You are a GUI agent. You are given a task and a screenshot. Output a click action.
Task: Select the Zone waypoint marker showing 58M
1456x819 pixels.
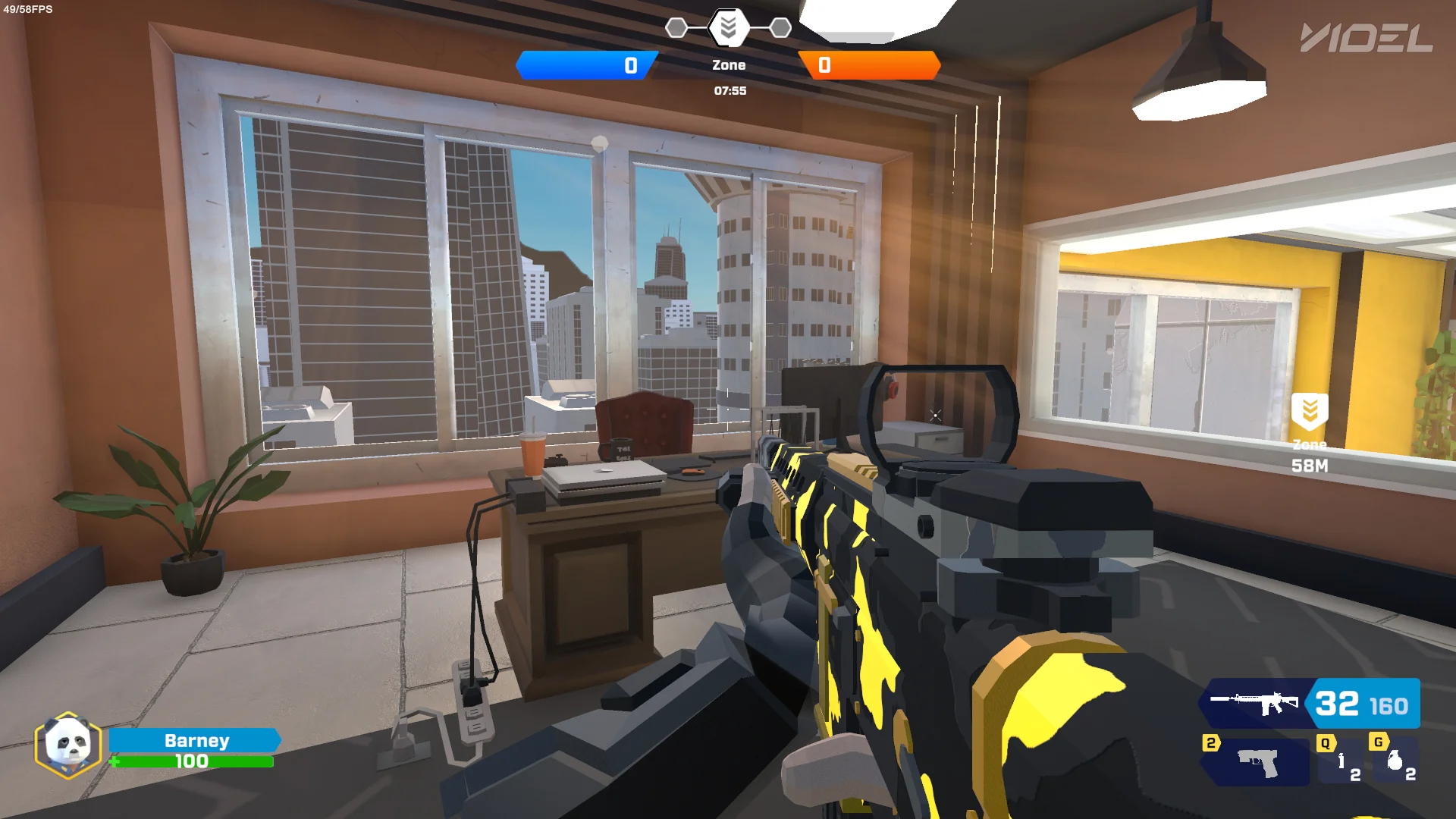(1310, 412)
